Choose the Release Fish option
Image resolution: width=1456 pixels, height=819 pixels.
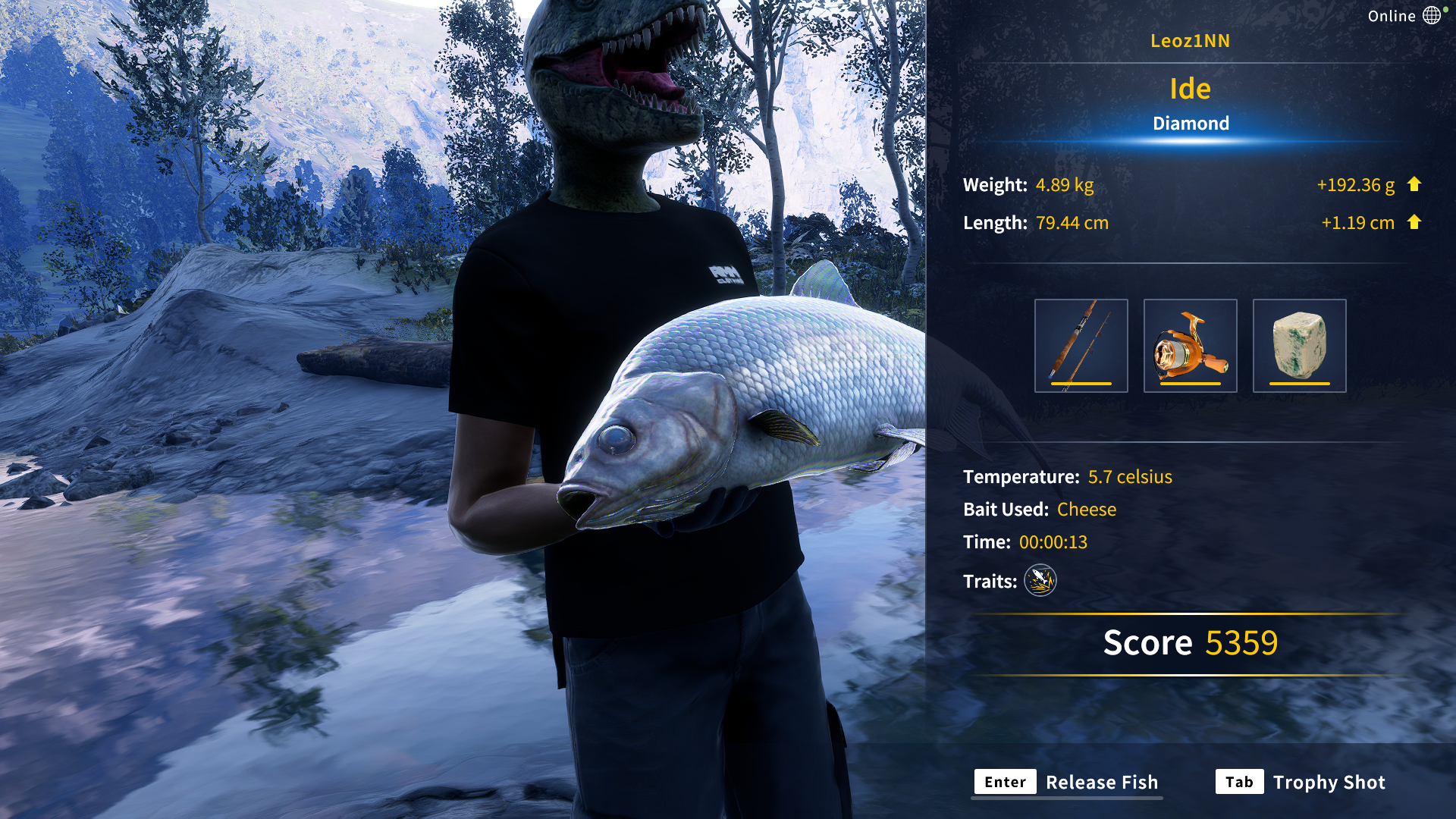(x=1067, y=782)
